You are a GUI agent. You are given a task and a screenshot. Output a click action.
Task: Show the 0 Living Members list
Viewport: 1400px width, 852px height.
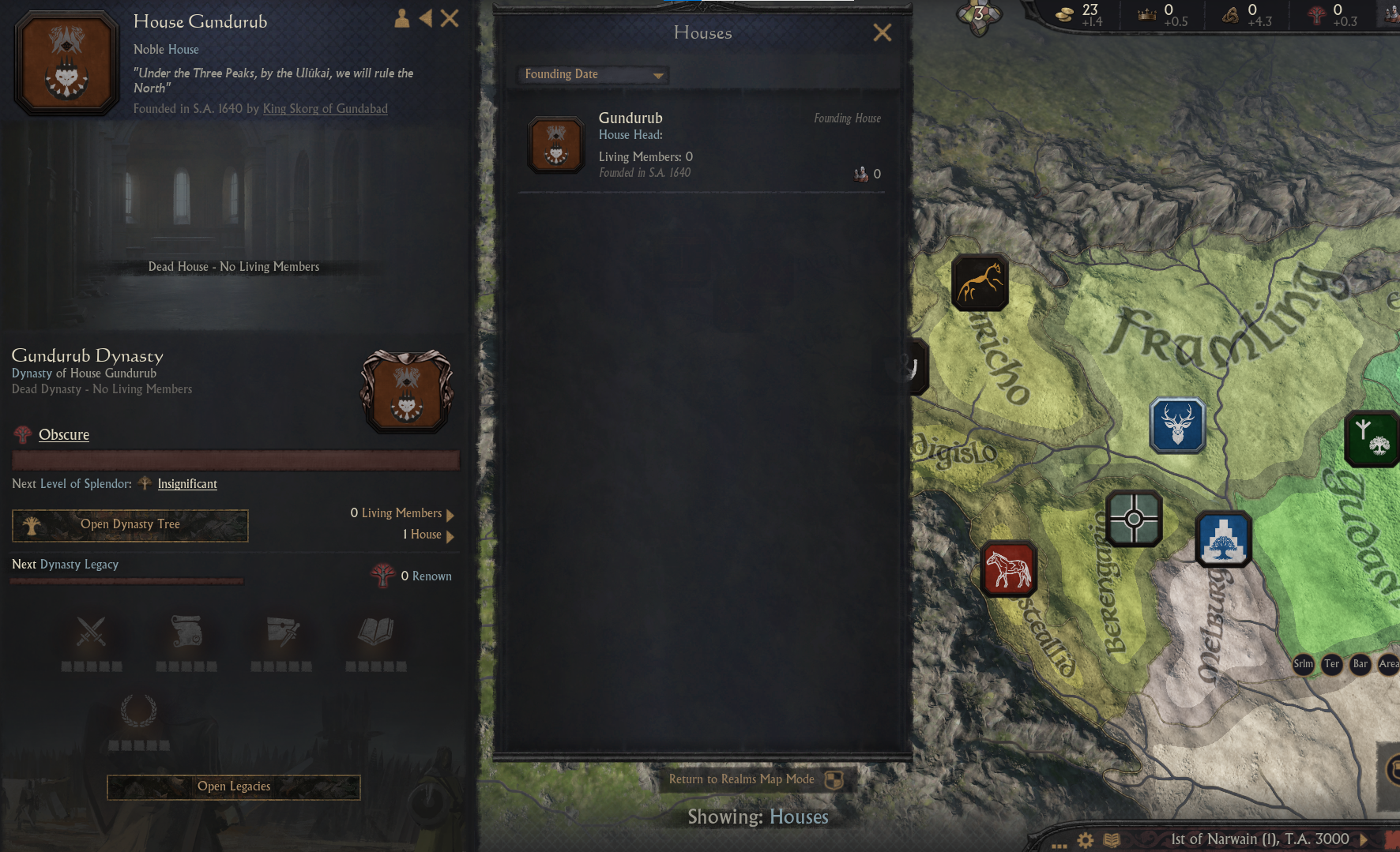[x=402, y=513]
